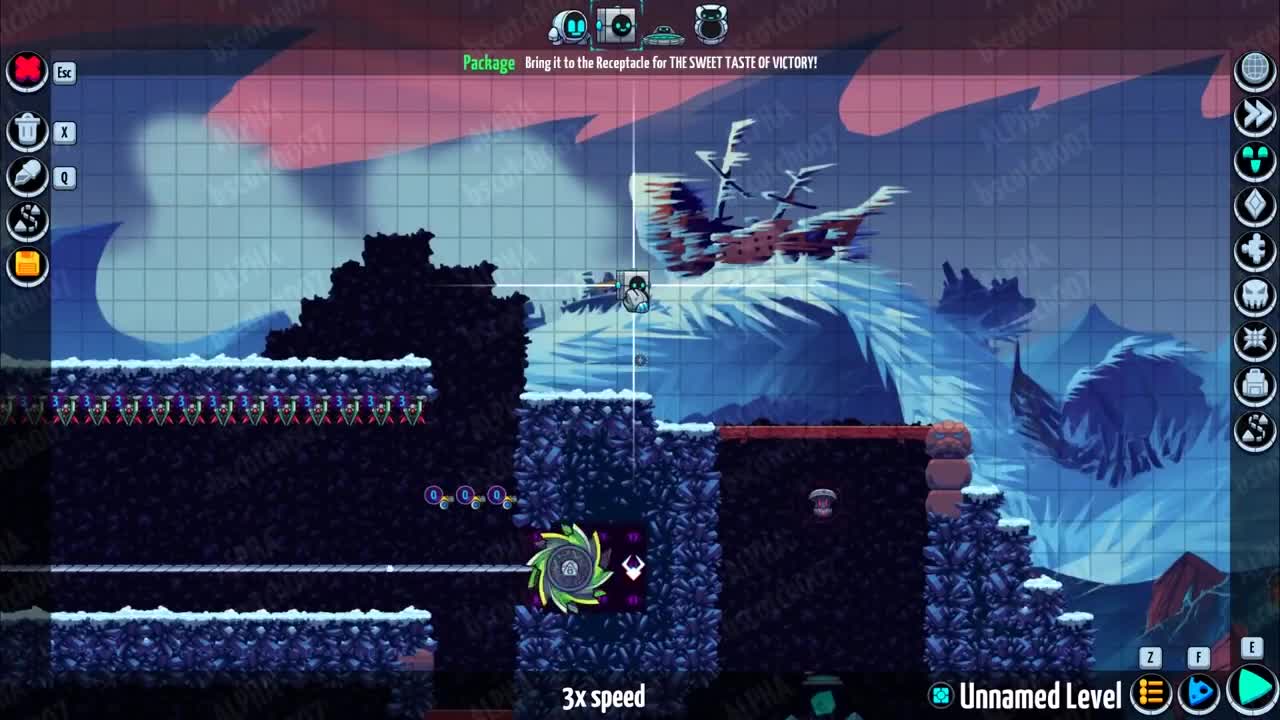
Task: Select the trash delete tool
Action: click(27, 131)
